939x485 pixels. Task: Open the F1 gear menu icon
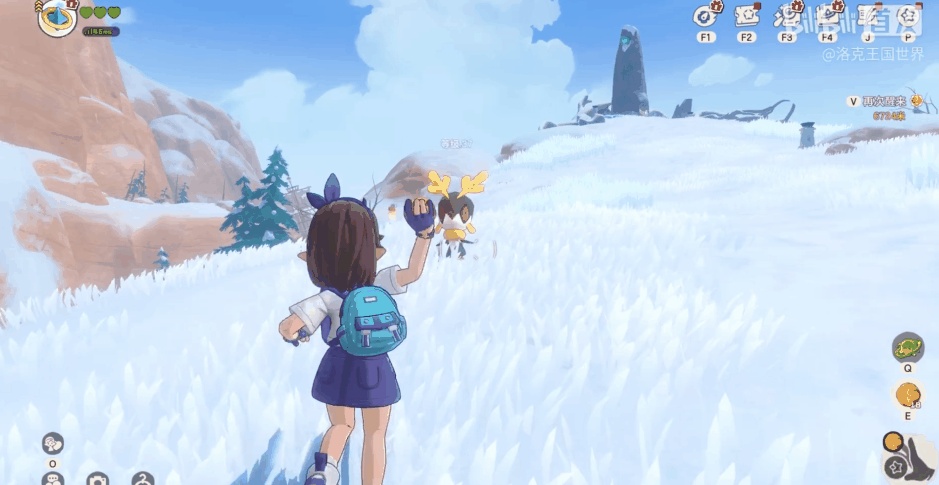coord(706,16)
